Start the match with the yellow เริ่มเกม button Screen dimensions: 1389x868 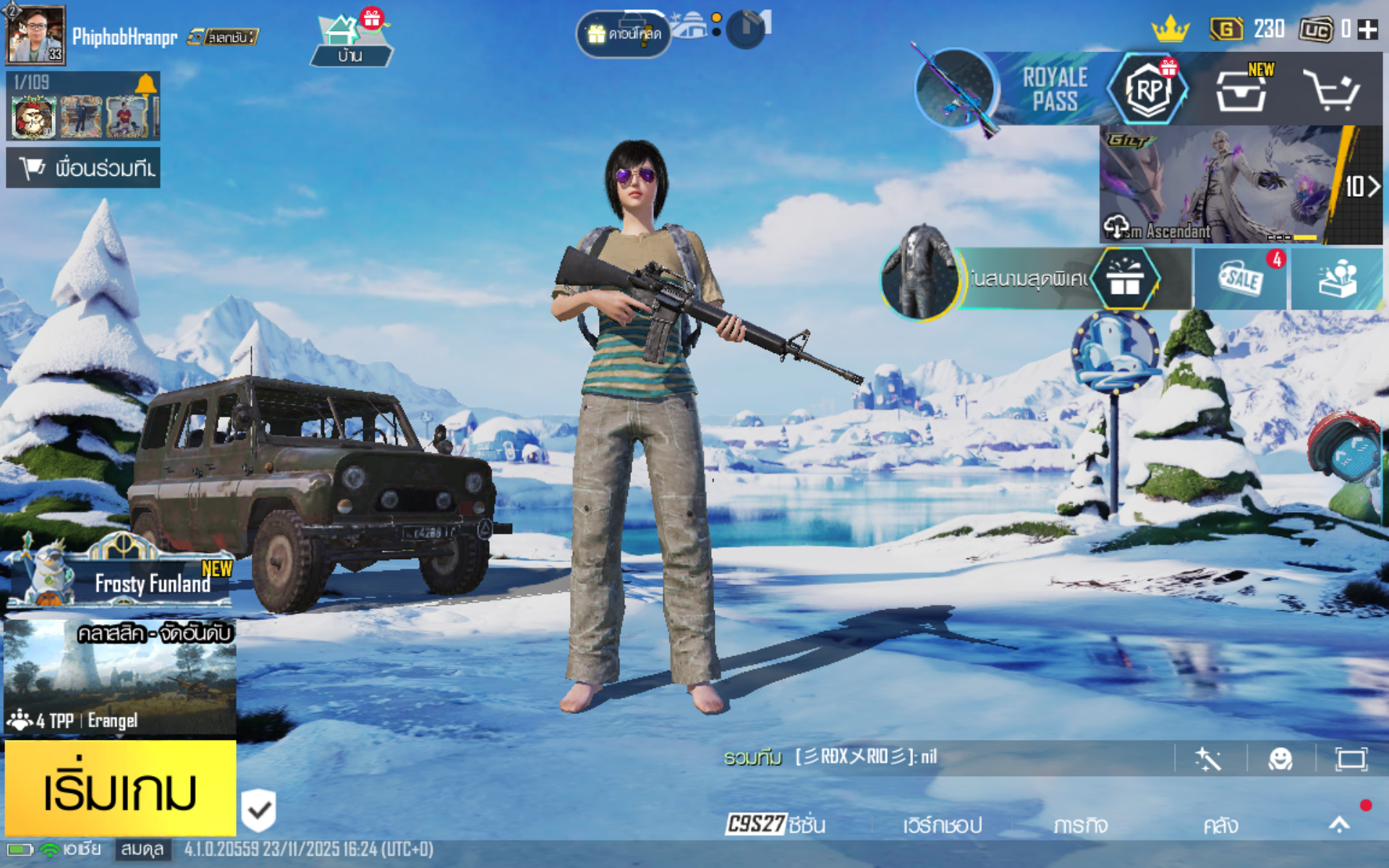(x=120, y=788)
